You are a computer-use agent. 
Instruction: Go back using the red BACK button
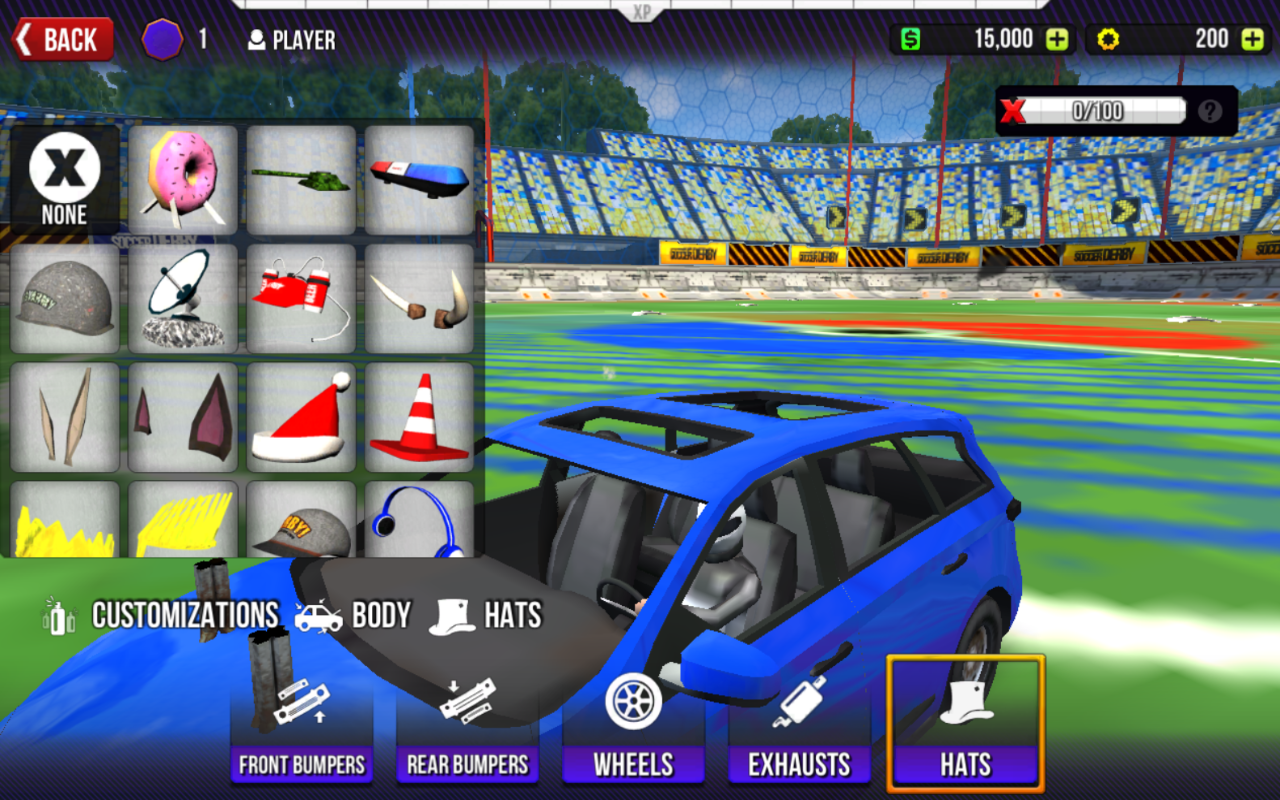(x=62, y=40)
